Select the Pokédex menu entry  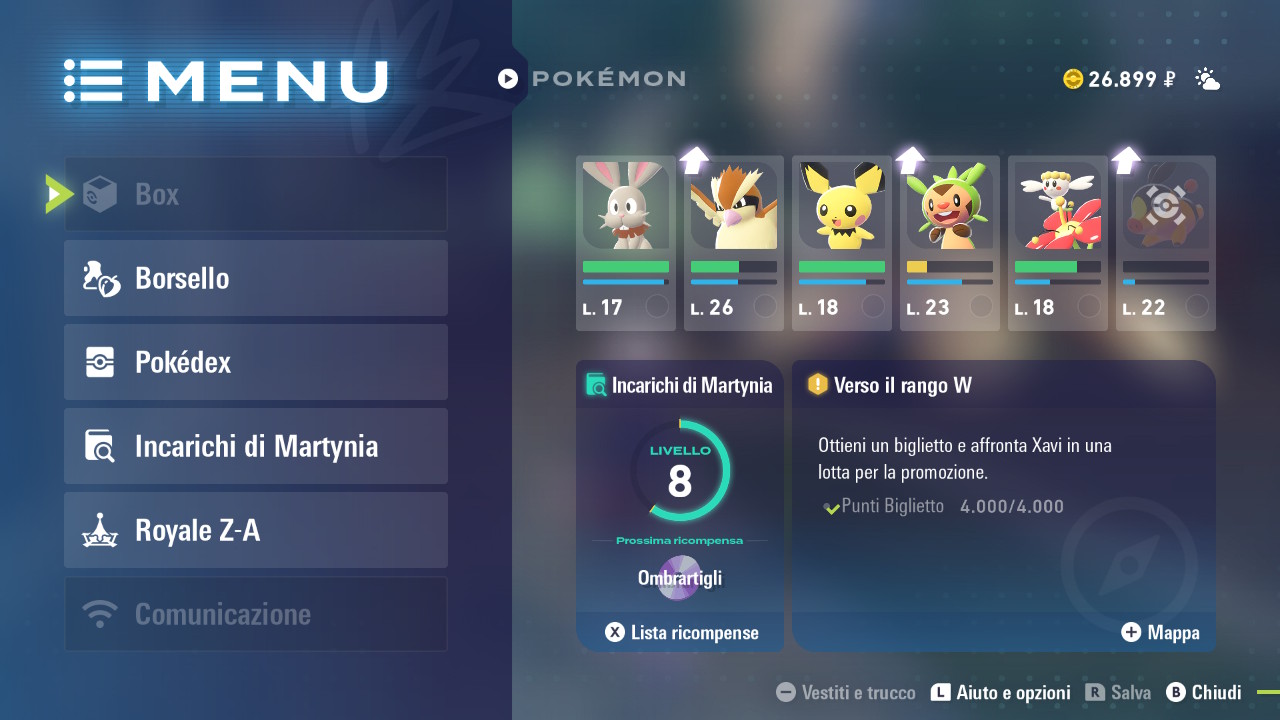pyautogui.click(x=256, y=362)
